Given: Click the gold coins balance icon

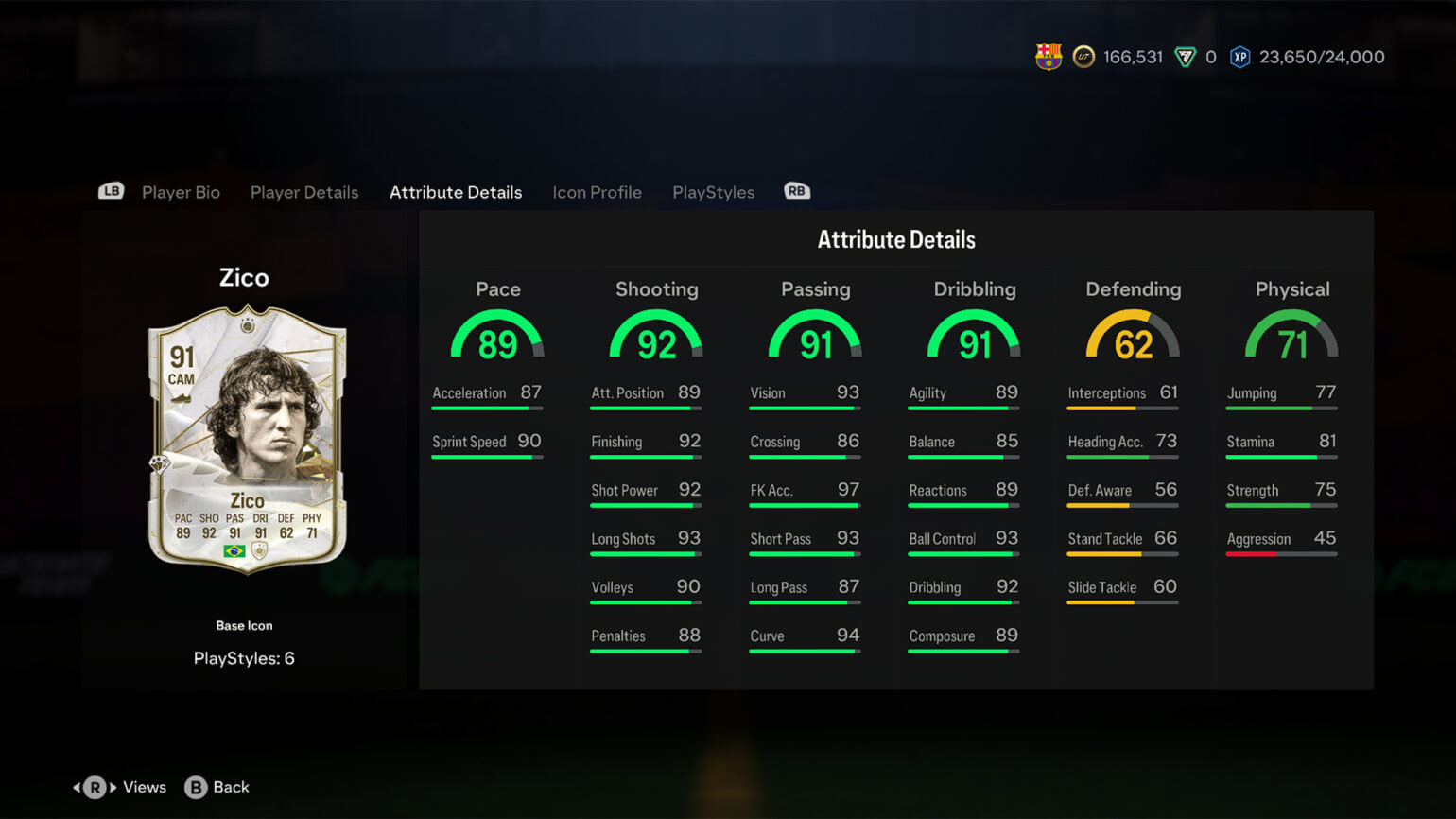Looking at the screenshot, I should pyautogui.click(x=1086, y=56).
